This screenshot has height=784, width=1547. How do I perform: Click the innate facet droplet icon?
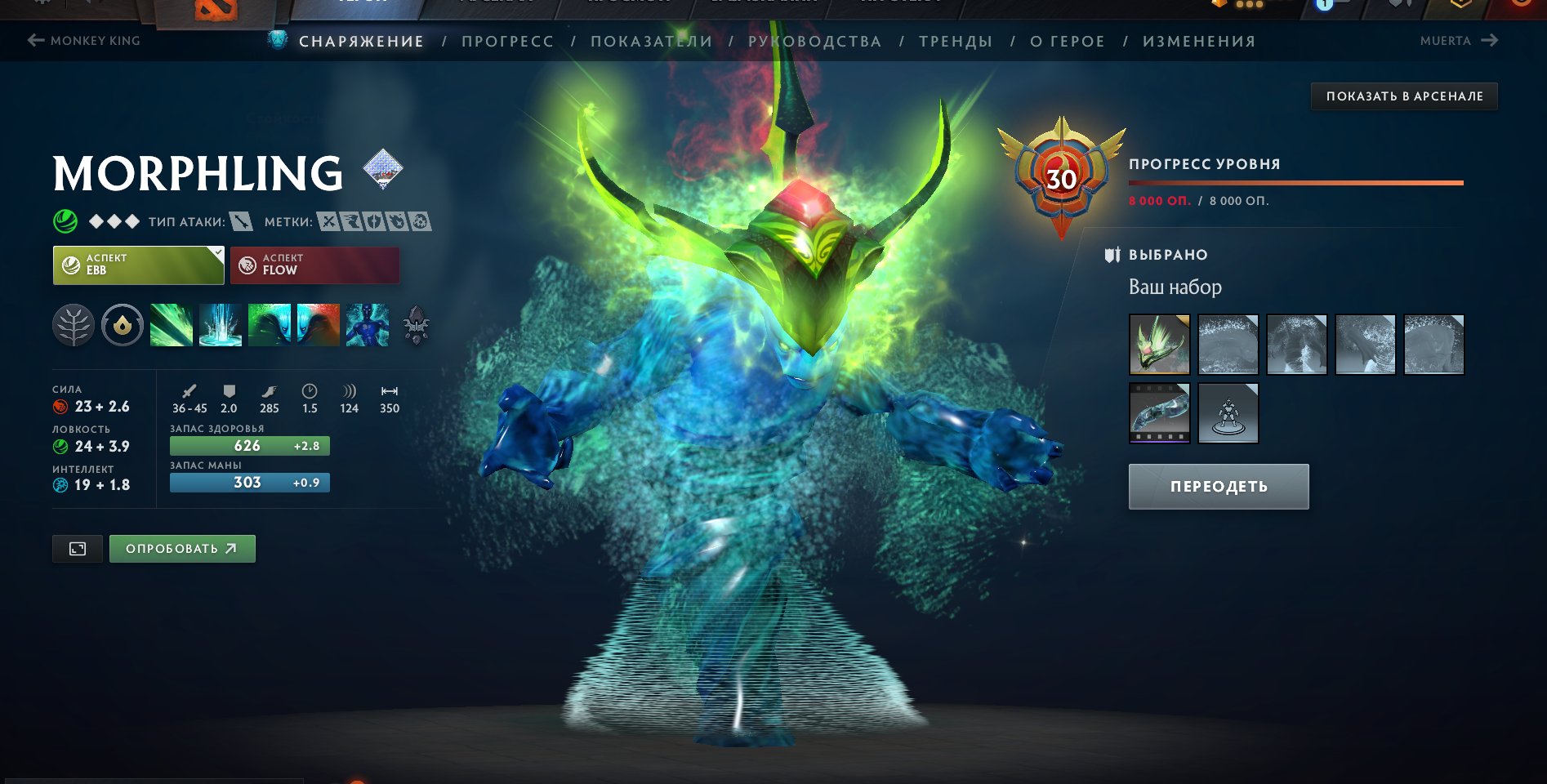[x=123, y=325]
